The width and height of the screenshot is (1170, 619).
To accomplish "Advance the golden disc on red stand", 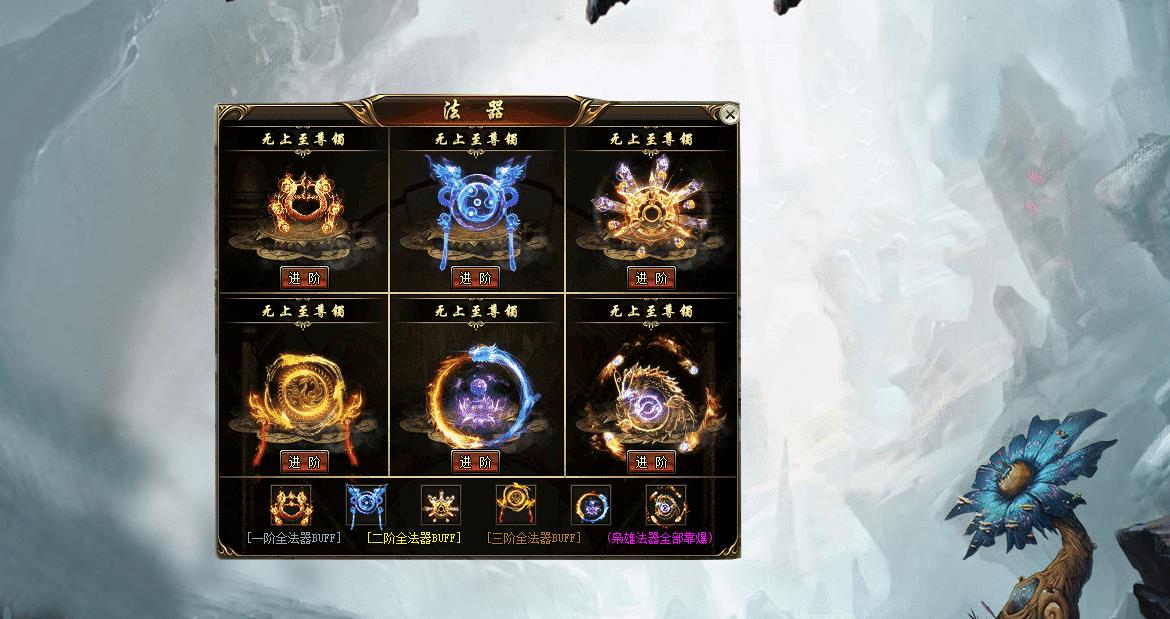I will 305,462.
